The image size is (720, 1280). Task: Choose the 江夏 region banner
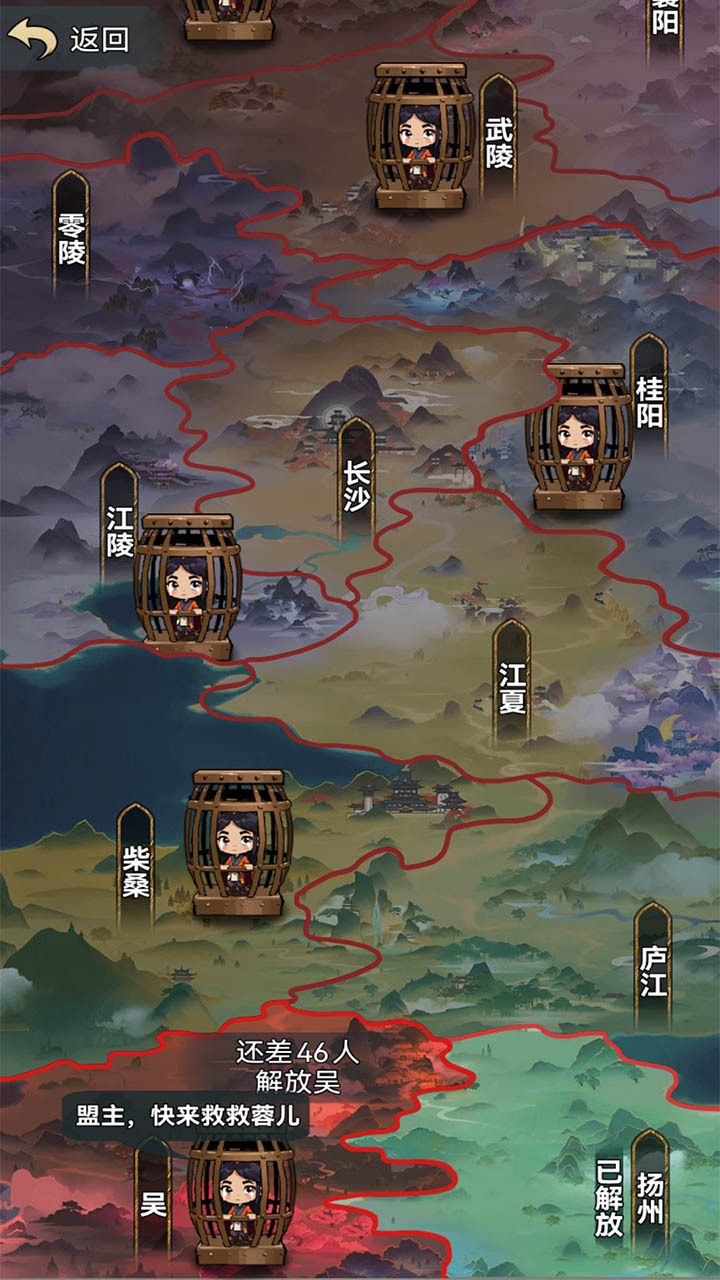[x=511, y=683]
